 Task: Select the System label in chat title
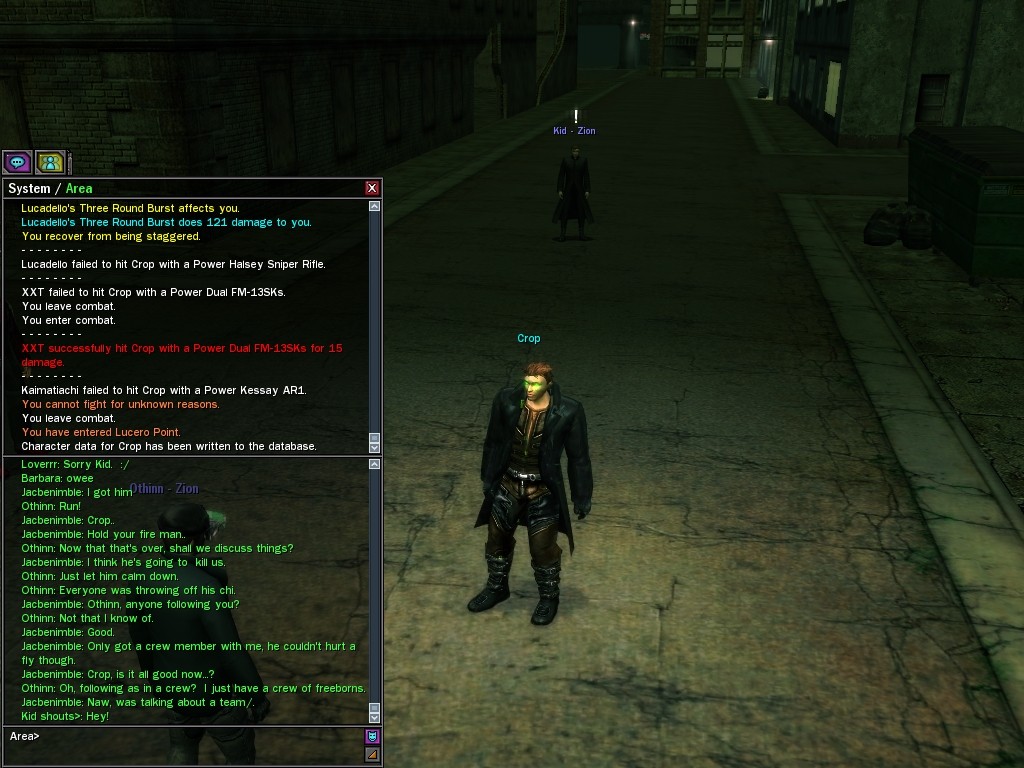29,189
